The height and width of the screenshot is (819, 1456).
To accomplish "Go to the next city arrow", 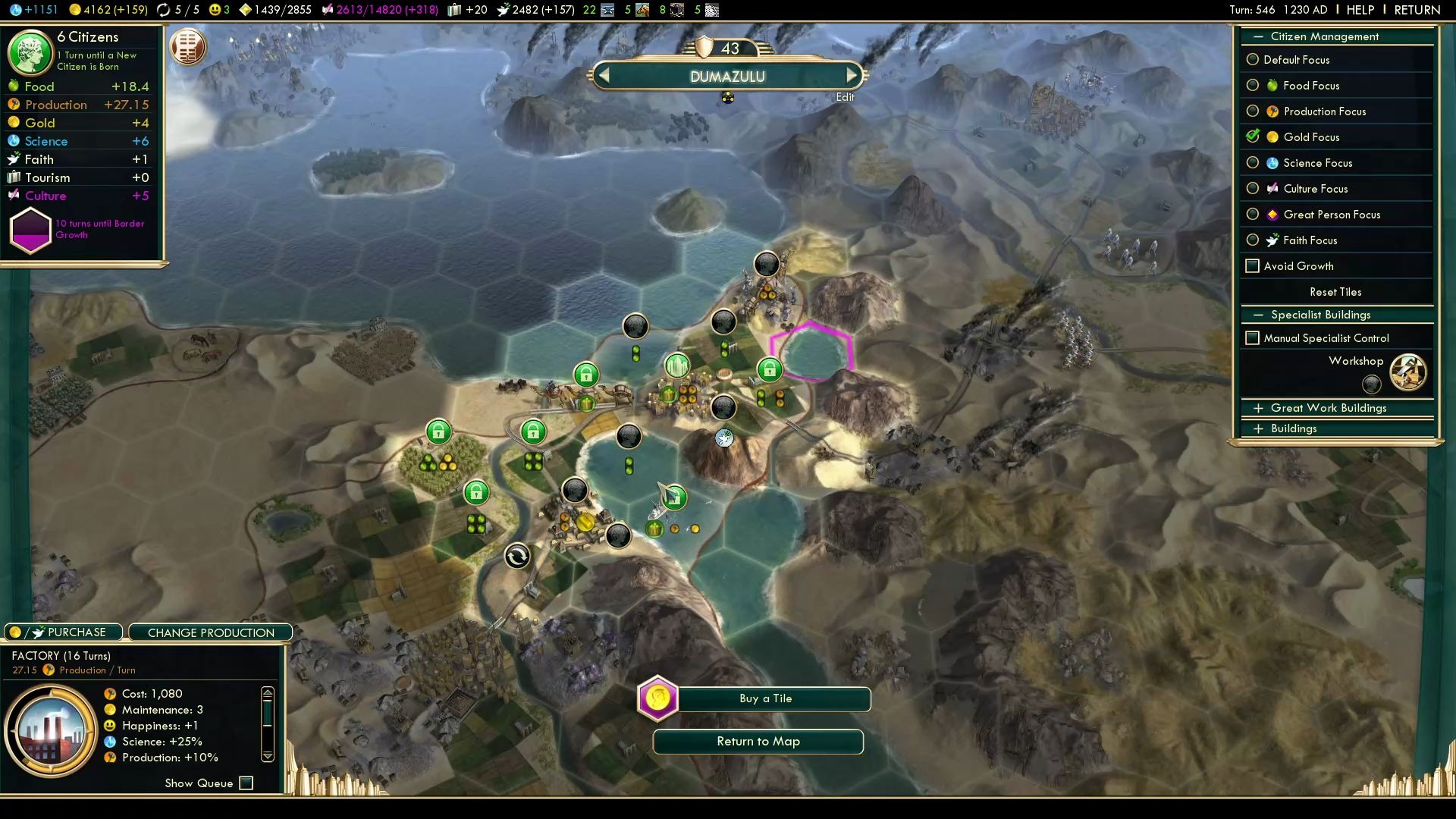I will click(852, 75).
